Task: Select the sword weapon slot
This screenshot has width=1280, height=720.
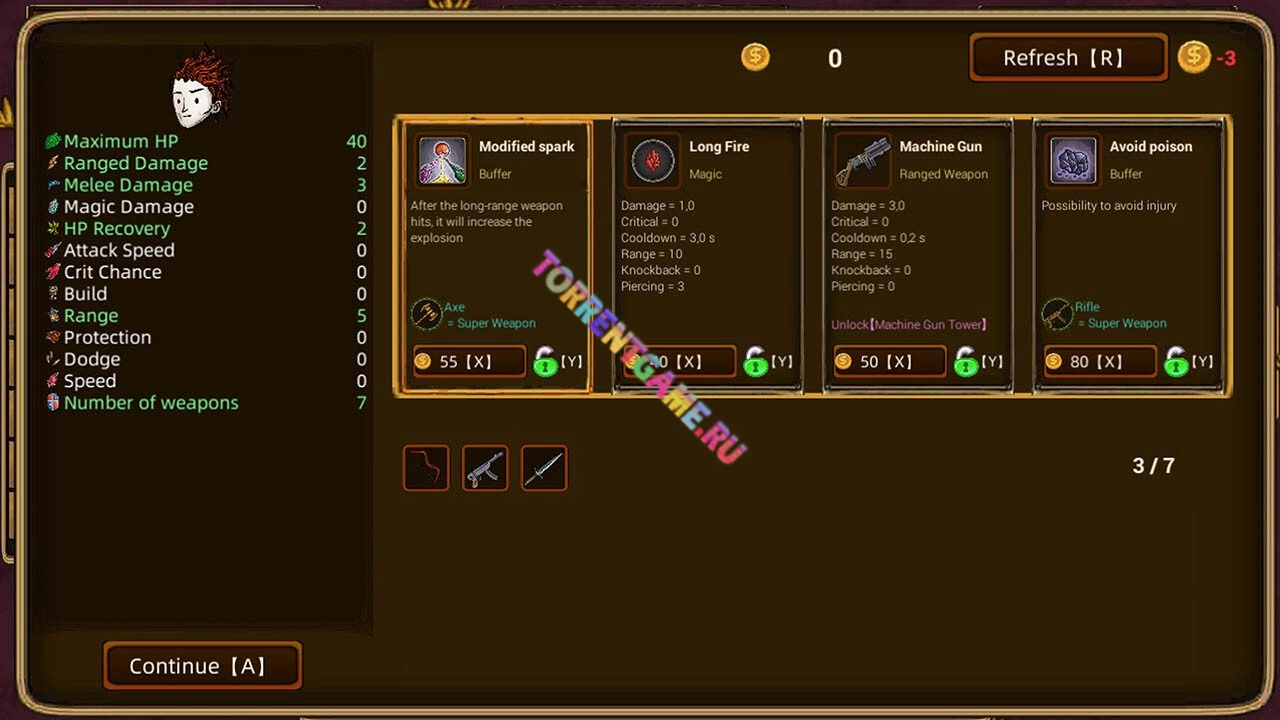Action: (x=544, y=468)
